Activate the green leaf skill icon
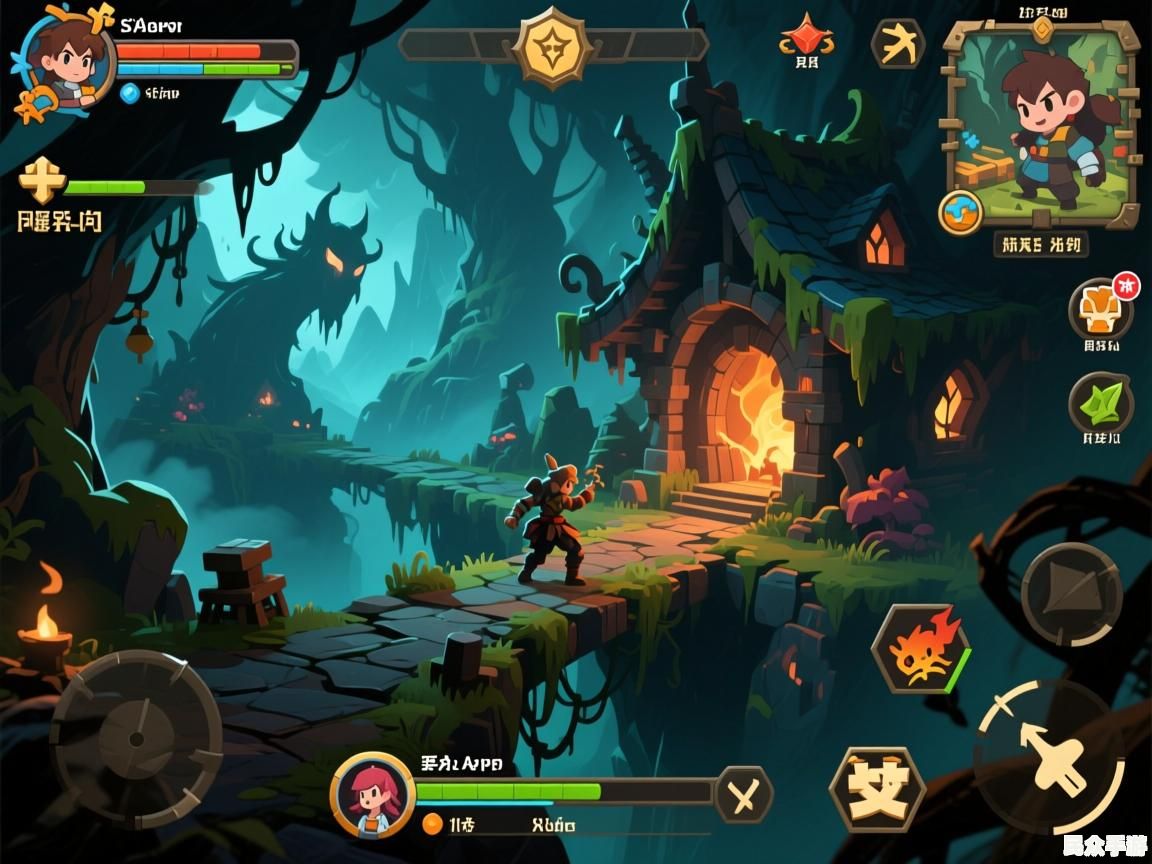The image size is (1152, 864). tap(1100, 403)
